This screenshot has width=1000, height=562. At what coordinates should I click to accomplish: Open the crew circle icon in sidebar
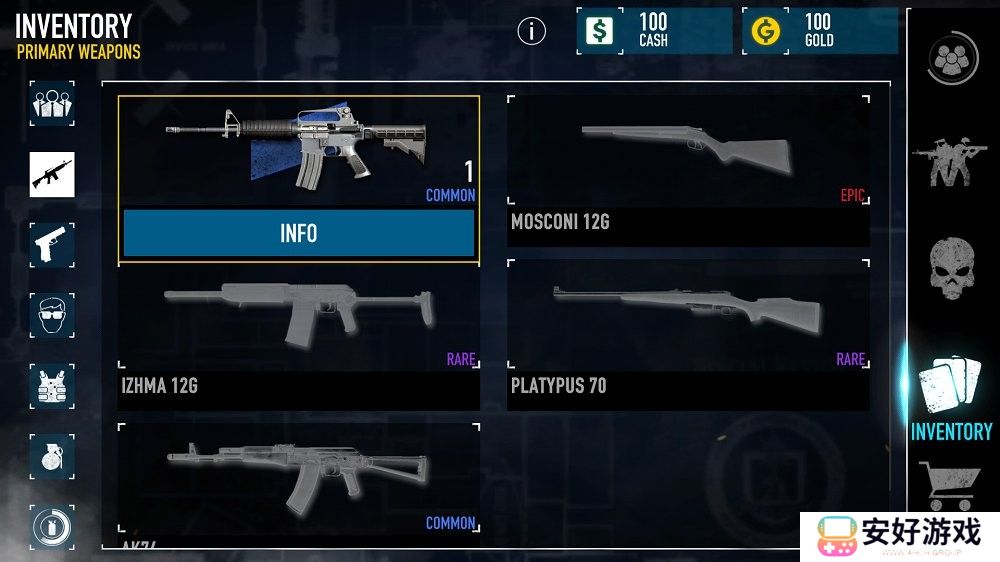click(x=946, y=61)
